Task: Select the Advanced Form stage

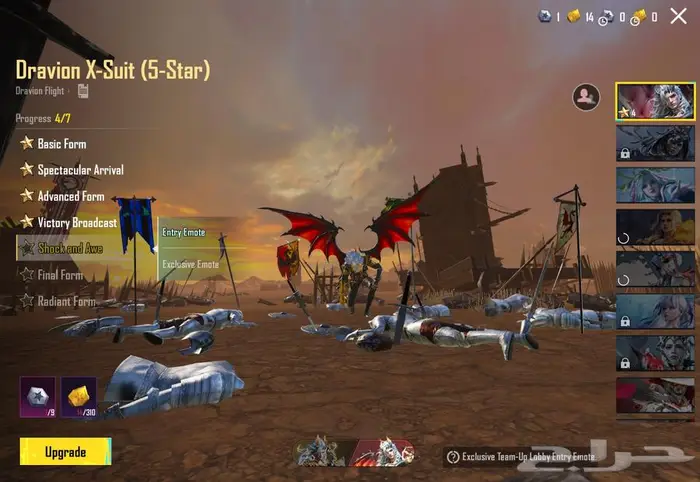Action: pyautogui.click(x=70, y=196)
